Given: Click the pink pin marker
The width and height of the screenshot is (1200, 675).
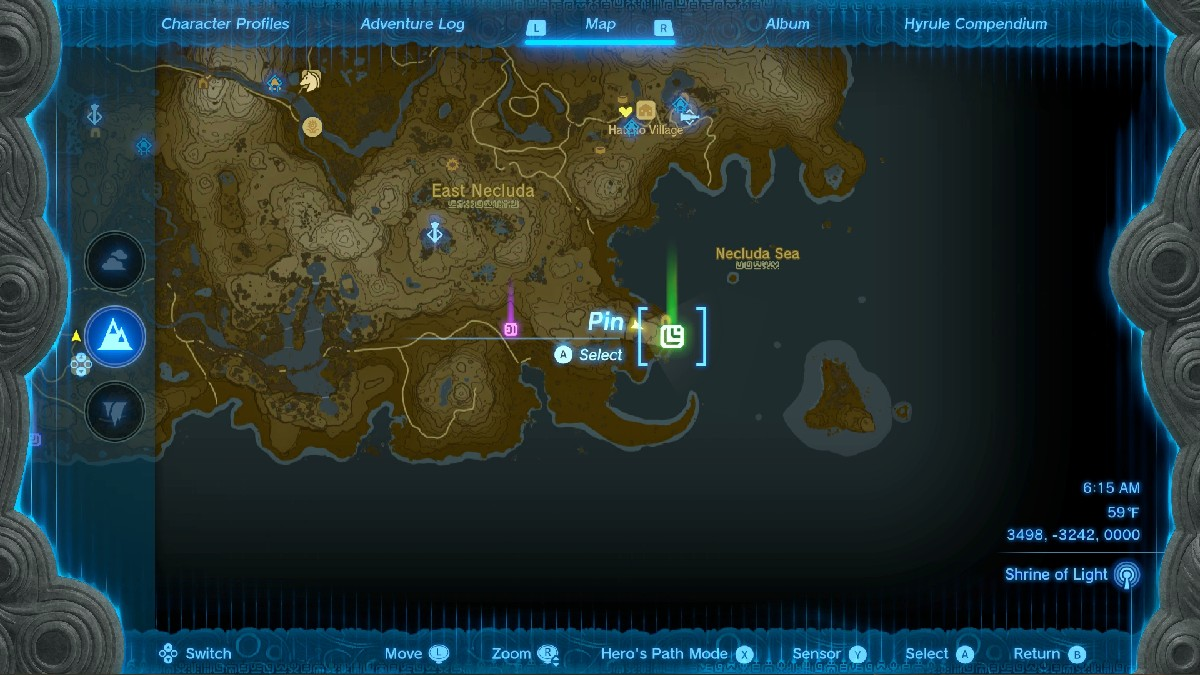Looking at the screenshot, I should (511, 329).
